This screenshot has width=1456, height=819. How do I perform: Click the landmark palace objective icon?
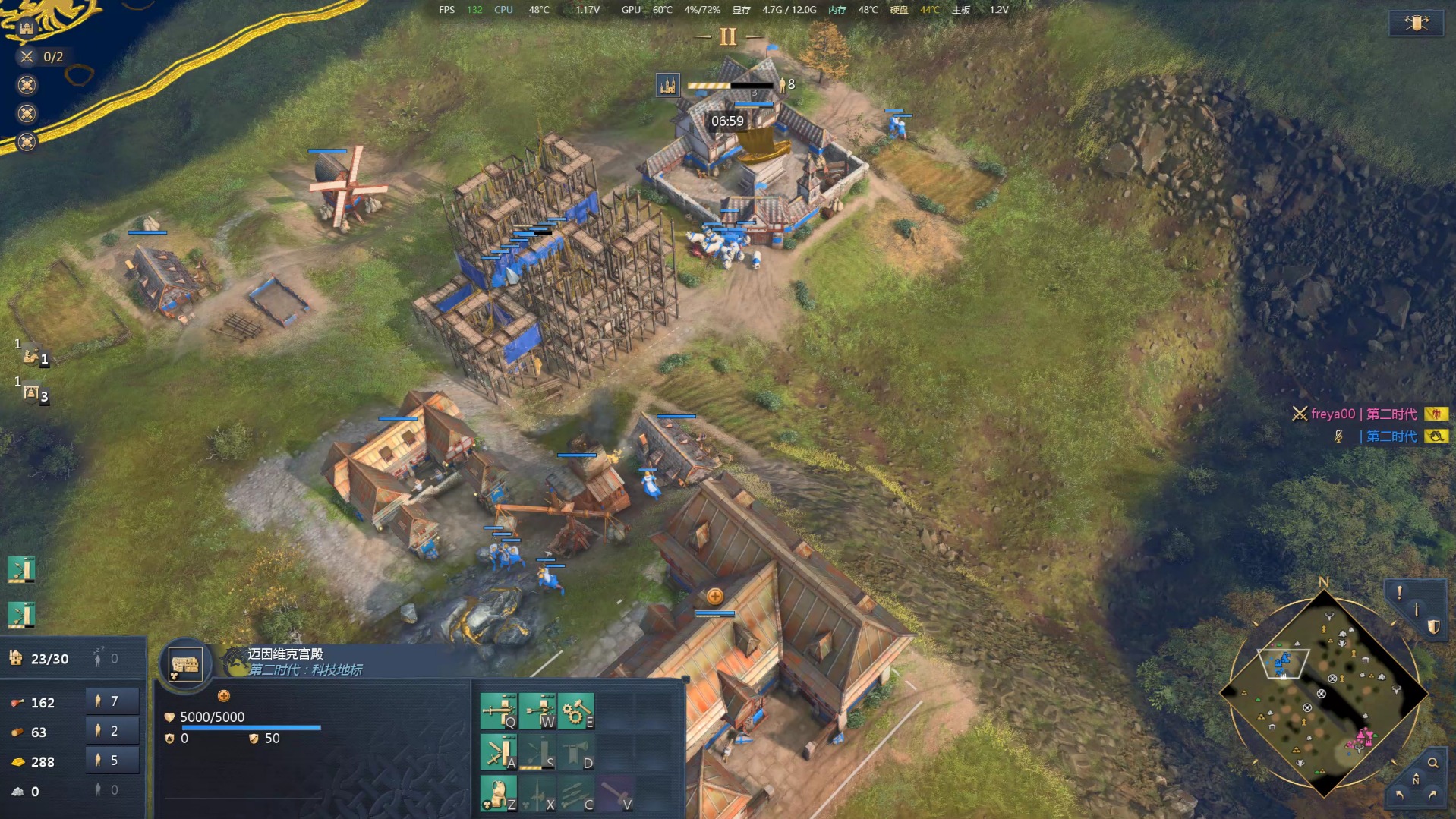click(x=27, y=28)
